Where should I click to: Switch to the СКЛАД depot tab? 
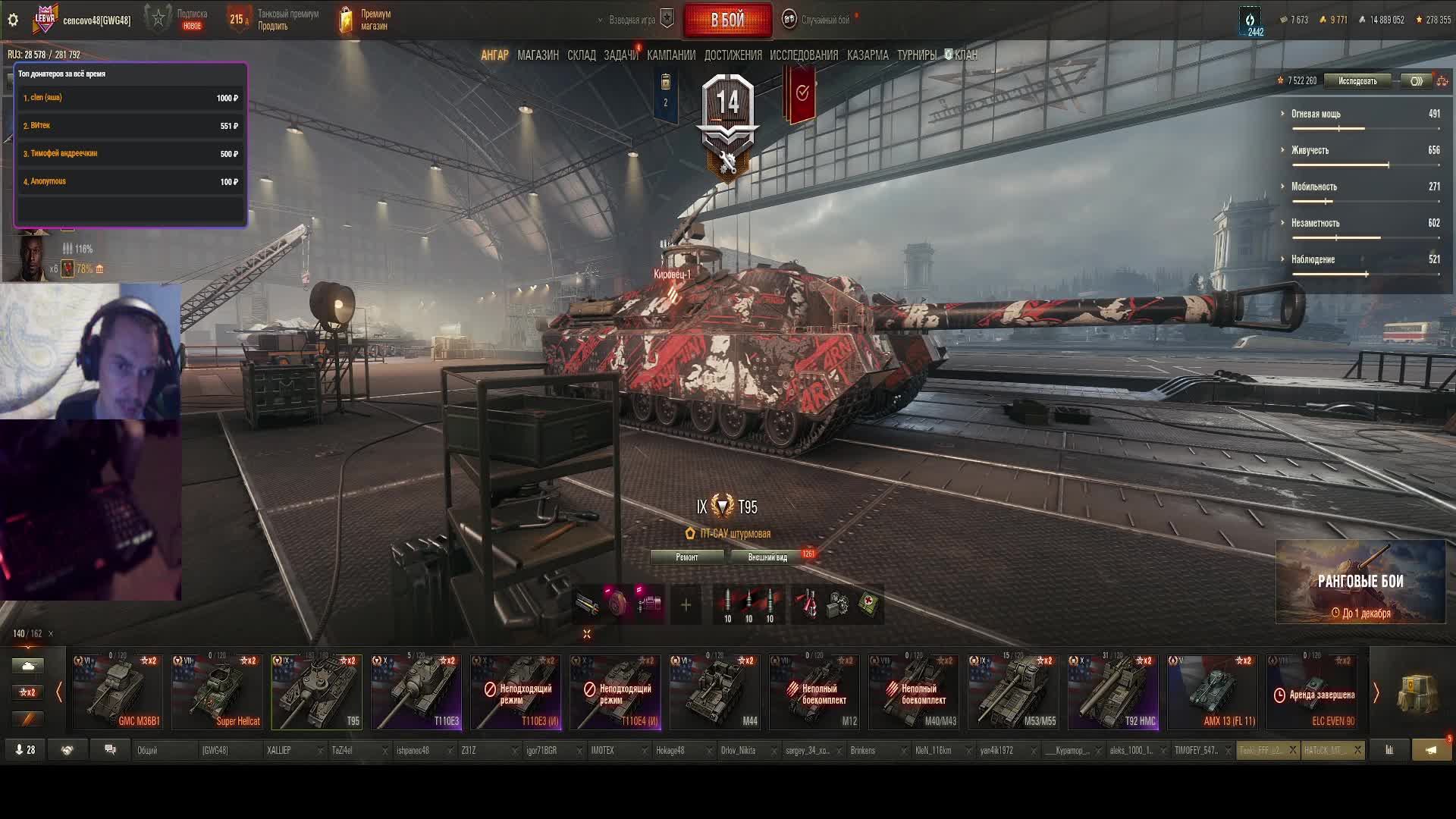(x=581, y=55)
